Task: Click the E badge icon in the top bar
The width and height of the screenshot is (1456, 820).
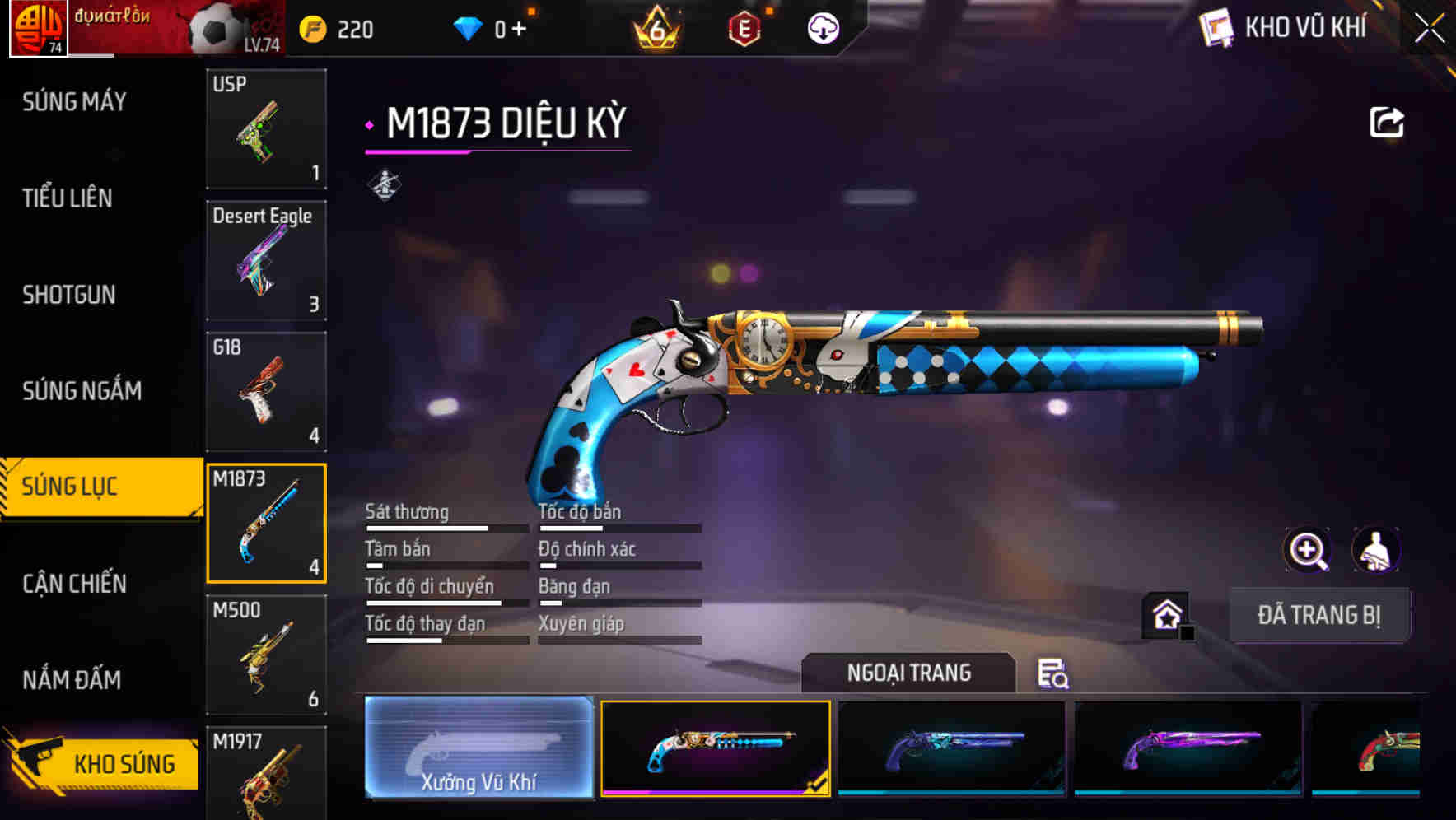Action: point(745,27)
